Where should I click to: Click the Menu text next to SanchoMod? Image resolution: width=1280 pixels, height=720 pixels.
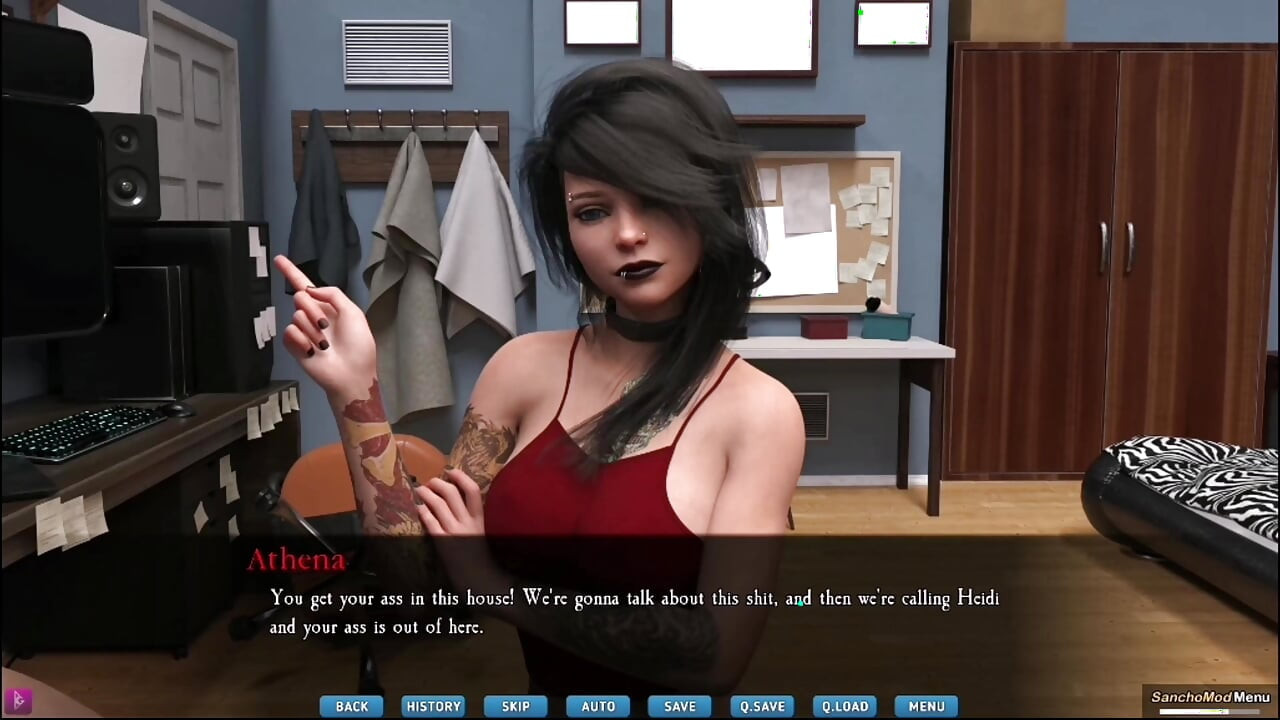[1252, 697]
